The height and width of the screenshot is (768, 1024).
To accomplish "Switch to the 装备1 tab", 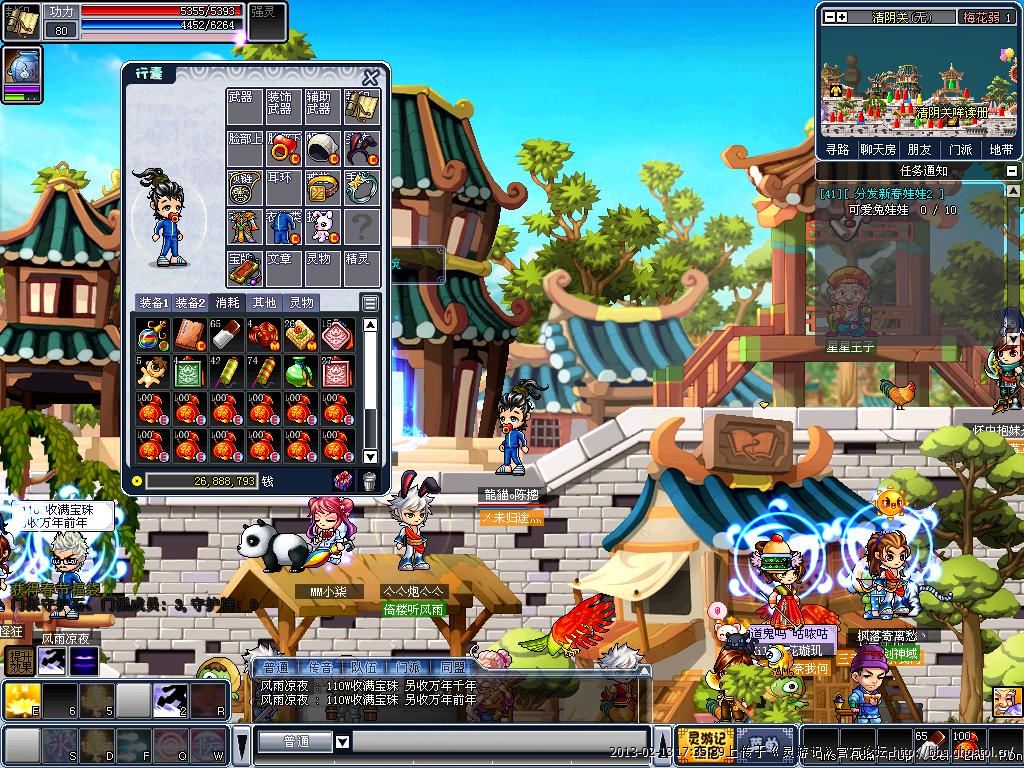I will tap(153, 303).
